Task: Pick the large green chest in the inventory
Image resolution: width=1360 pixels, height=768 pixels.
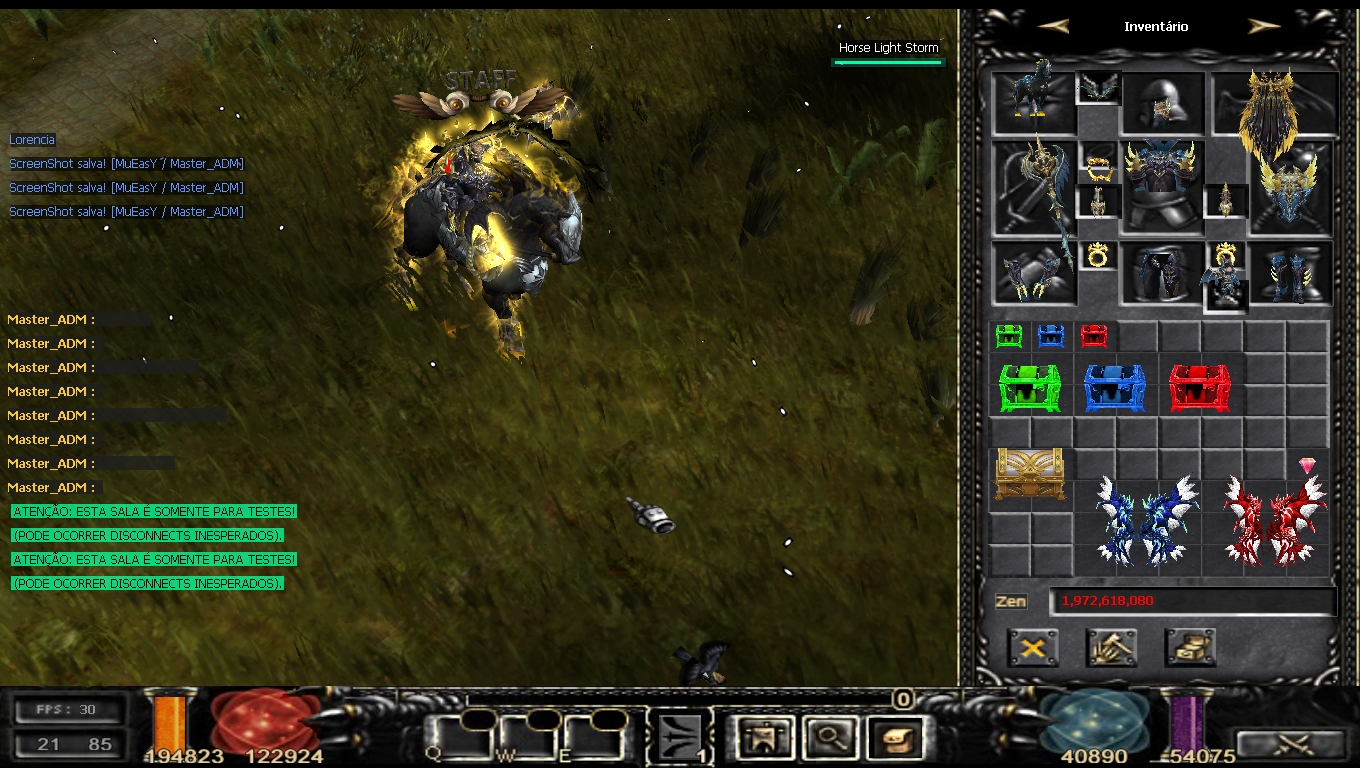Action: 1030,388
